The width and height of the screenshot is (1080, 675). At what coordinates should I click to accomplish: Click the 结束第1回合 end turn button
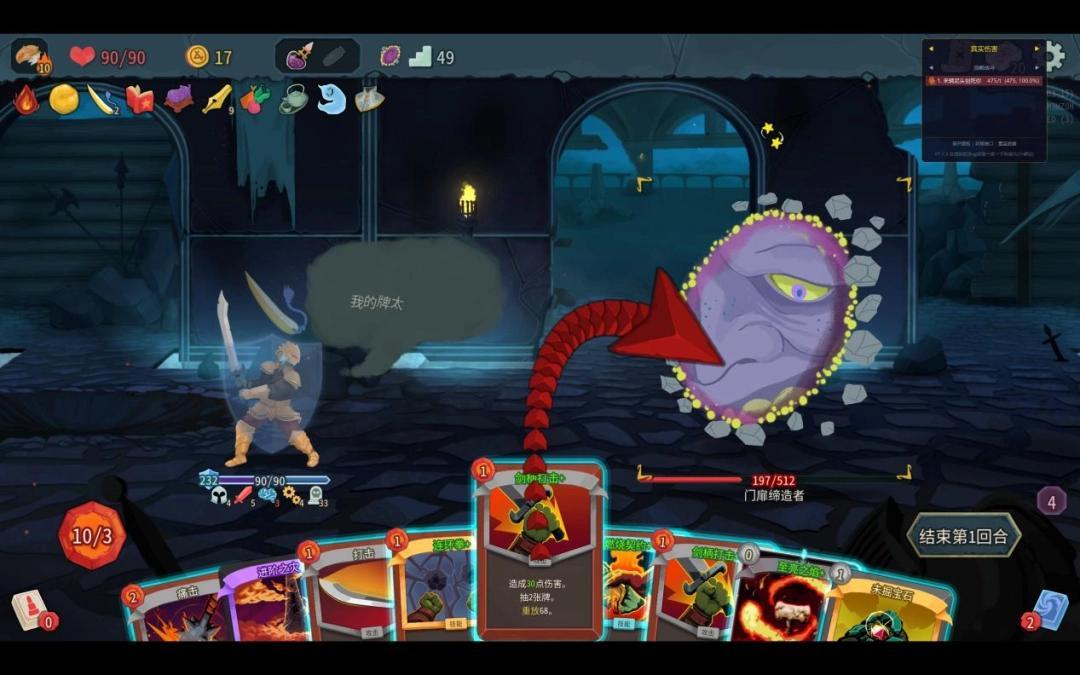(962, 536)
